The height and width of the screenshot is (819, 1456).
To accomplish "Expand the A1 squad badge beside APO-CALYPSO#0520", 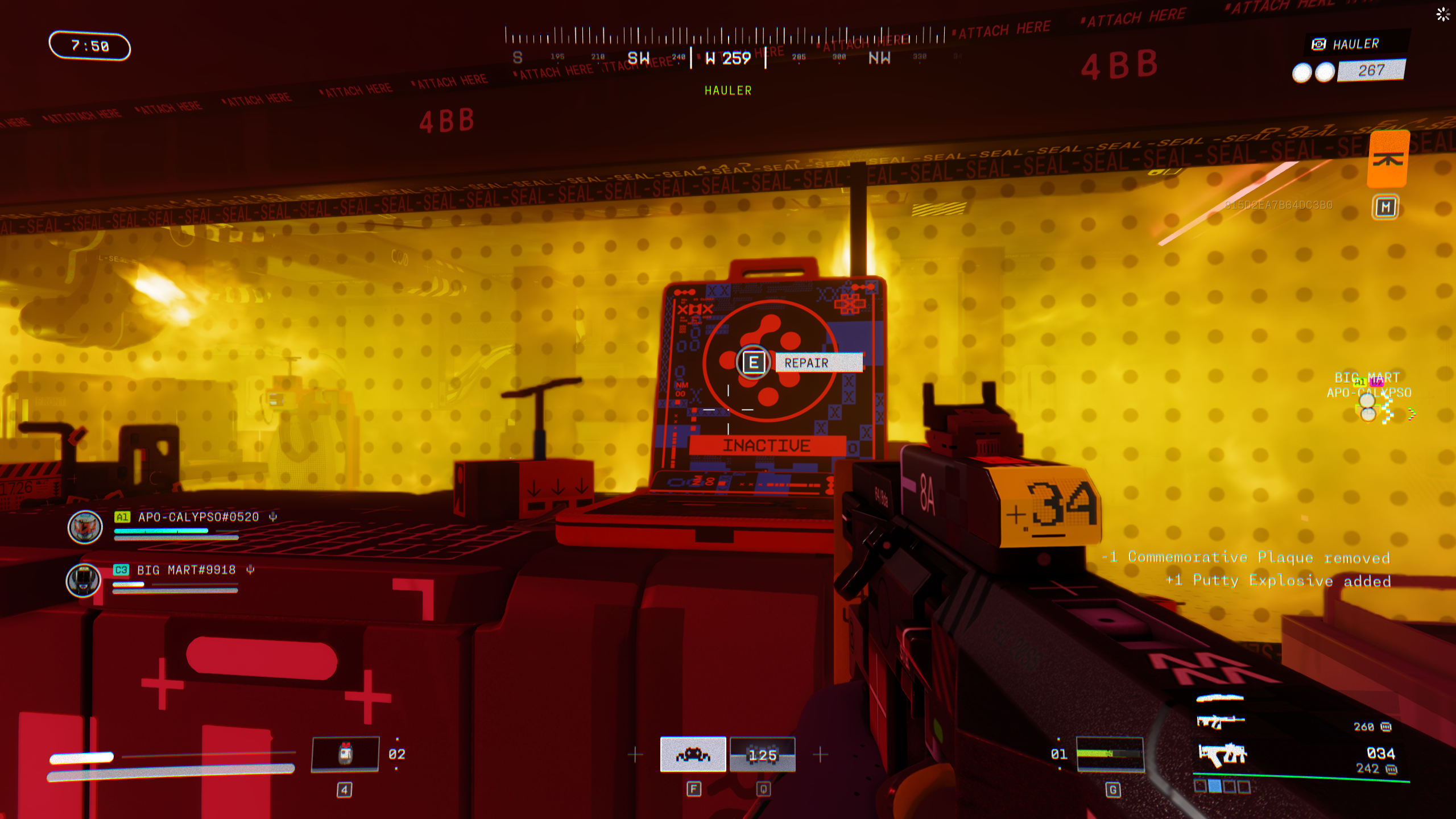I will (122, 517).
